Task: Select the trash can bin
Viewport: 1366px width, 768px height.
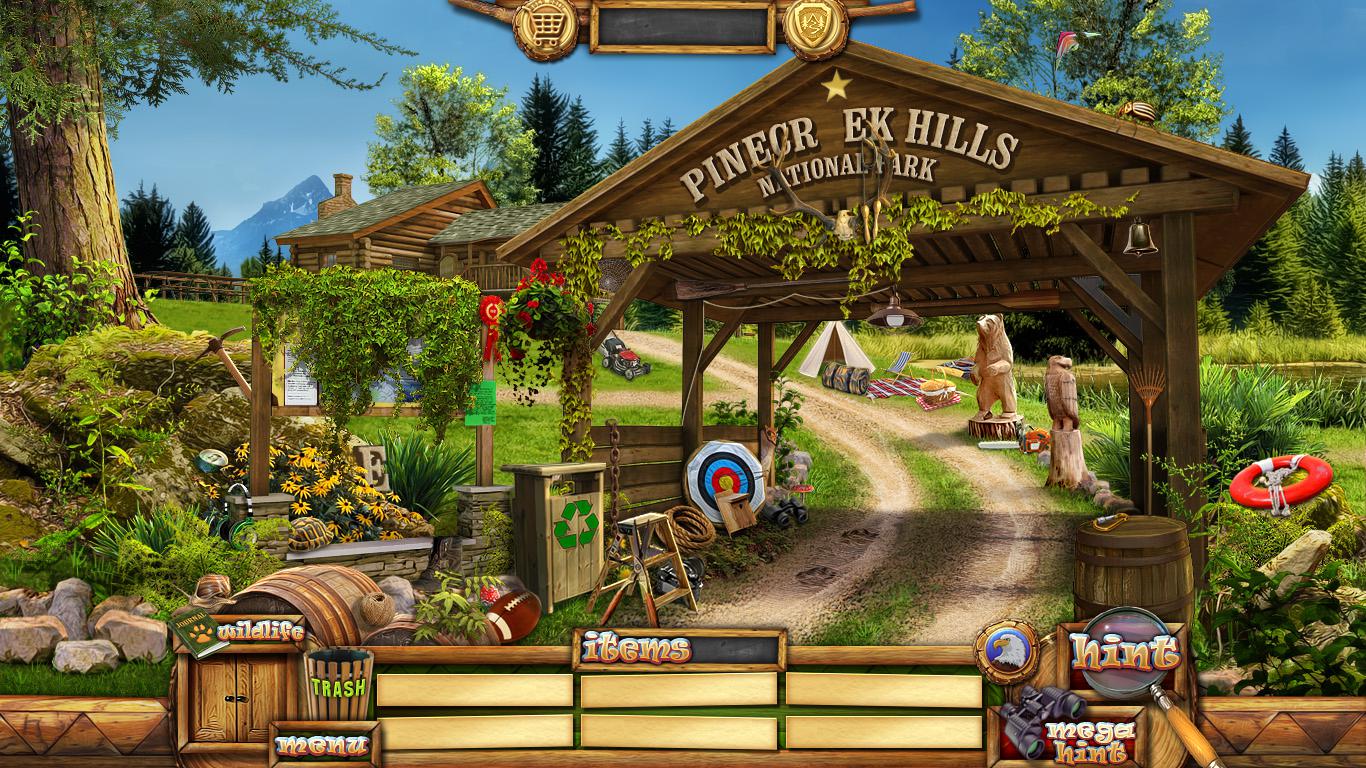Action: point(339,685)
